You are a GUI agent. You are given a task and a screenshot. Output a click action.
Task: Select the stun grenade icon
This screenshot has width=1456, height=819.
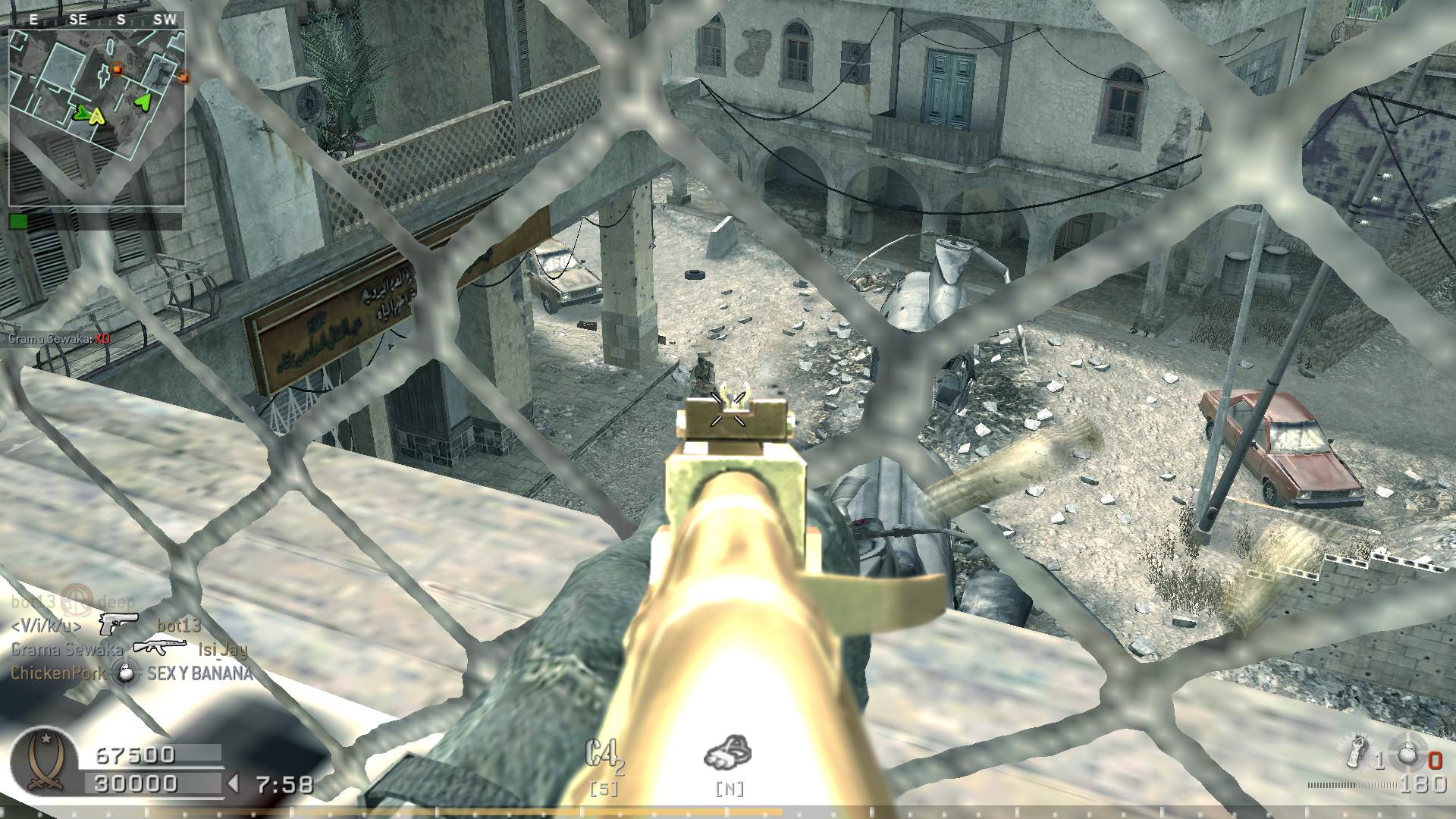[x=1355, y=751]
